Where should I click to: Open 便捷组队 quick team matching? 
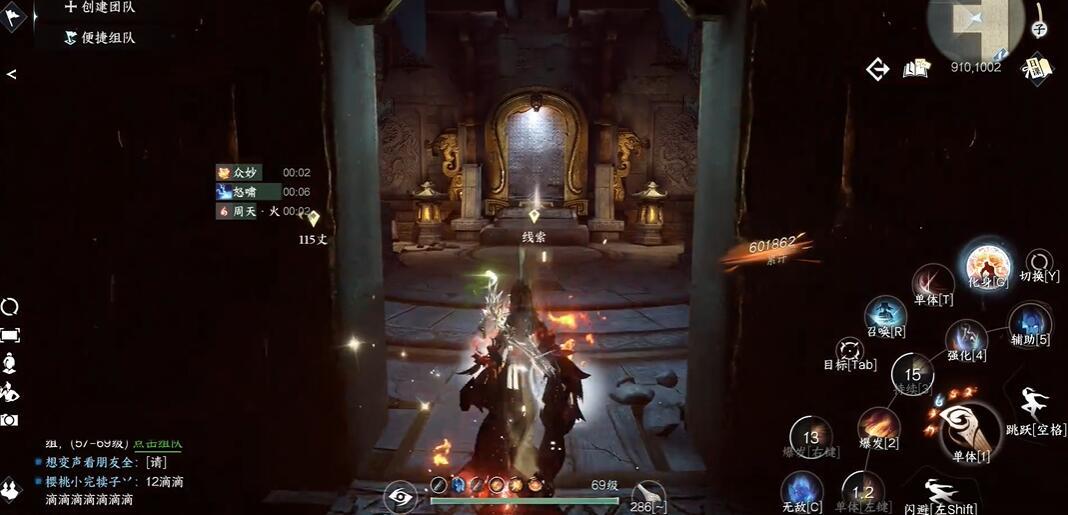[100, 37]
